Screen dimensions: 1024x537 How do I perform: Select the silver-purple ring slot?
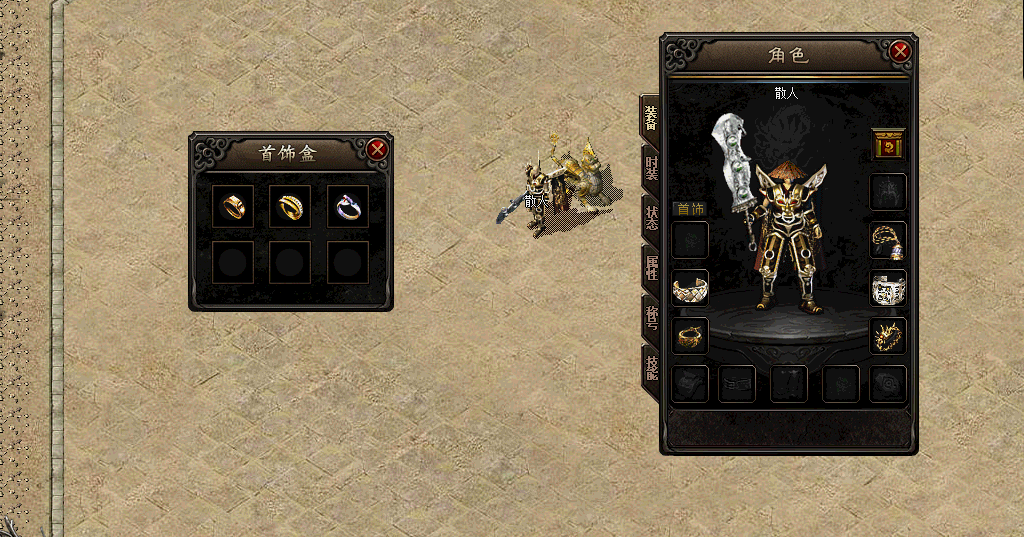347,206
